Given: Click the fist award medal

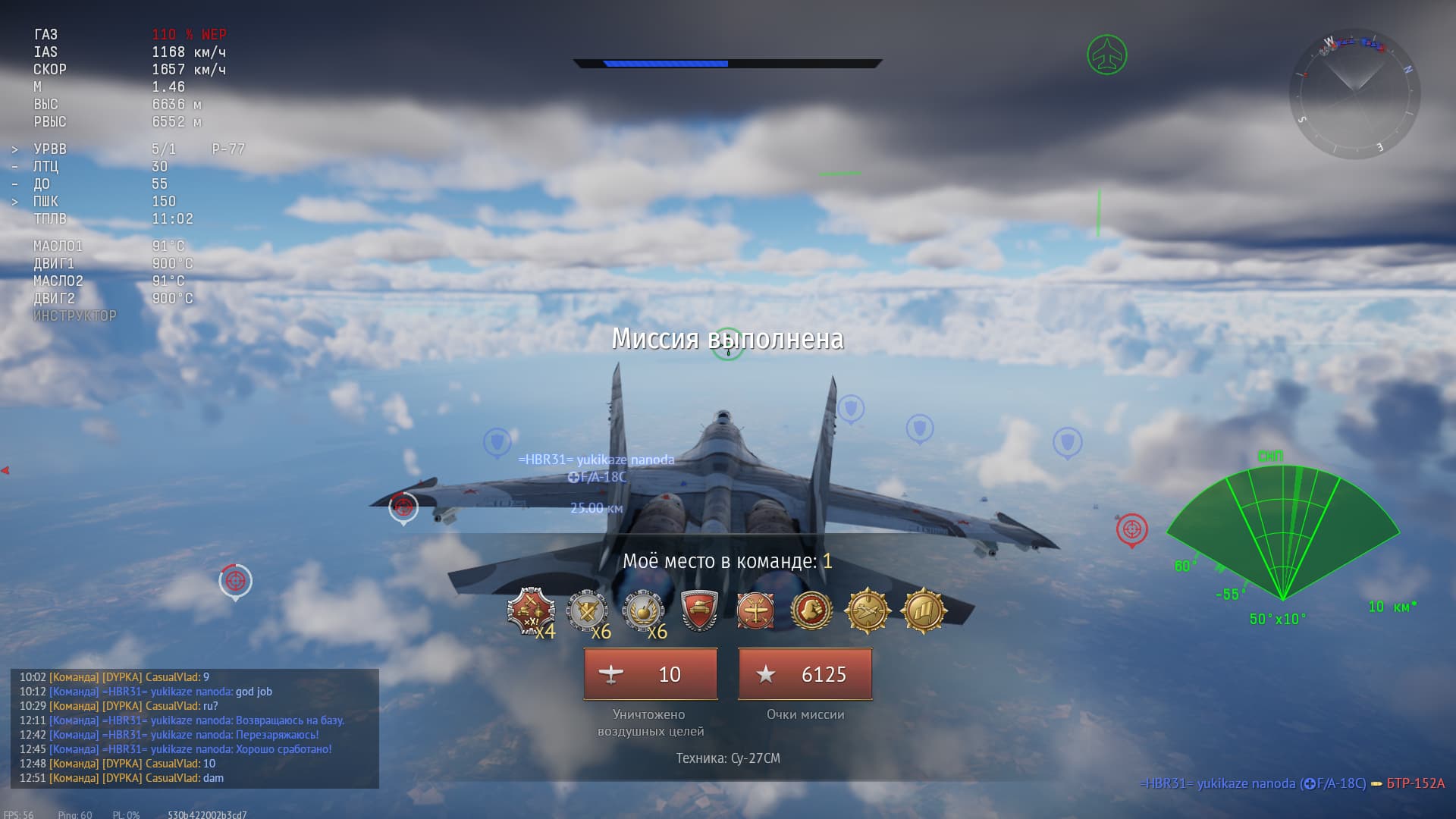Looking at the screenshot, I should point(811,610).
